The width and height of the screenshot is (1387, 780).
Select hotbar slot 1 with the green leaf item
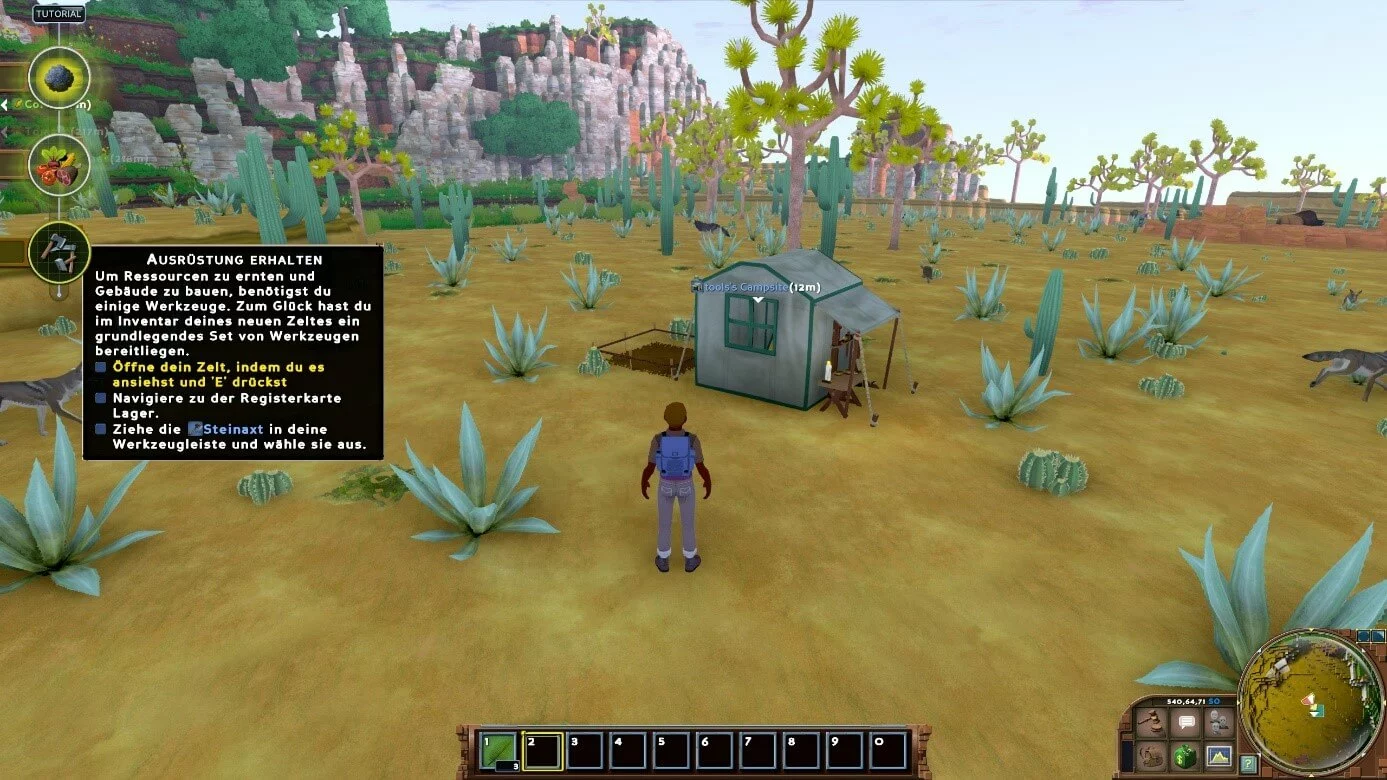point(499,750)
